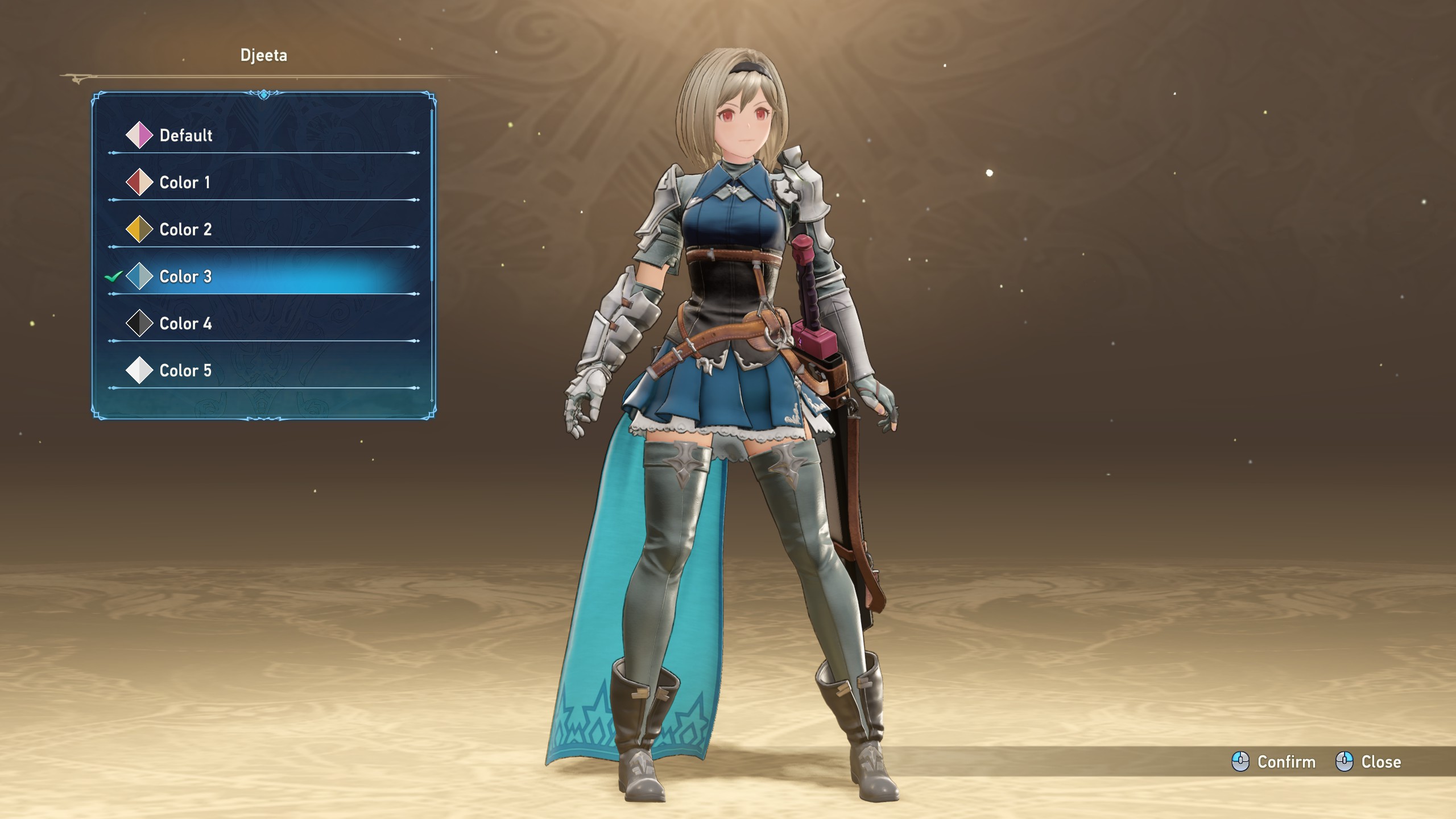Screen dimensions: 1456x819
Task: Click the Confirm button
Action: pos(1274,762)
